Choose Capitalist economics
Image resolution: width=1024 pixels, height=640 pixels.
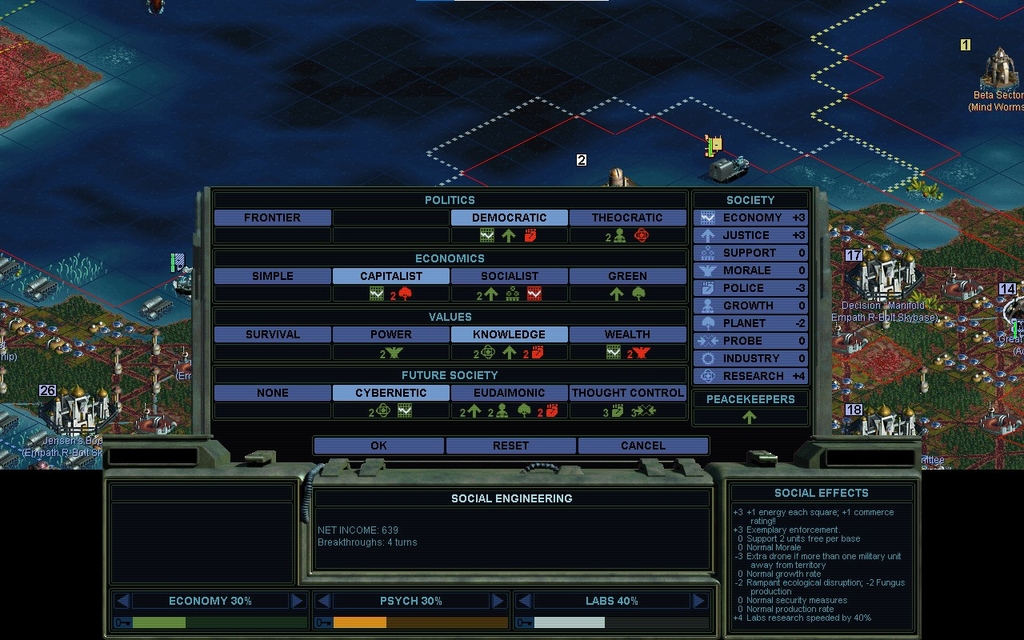coord(391,276)
